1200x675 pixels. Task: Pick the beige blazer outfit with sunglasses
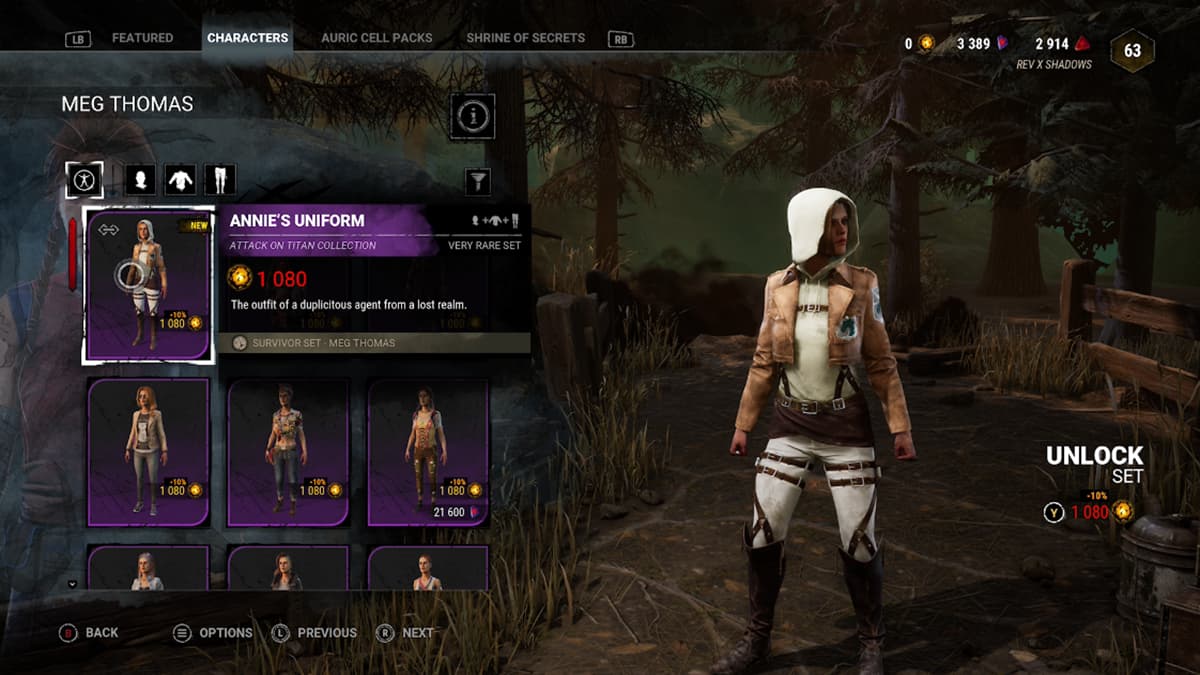click(148, 451)
